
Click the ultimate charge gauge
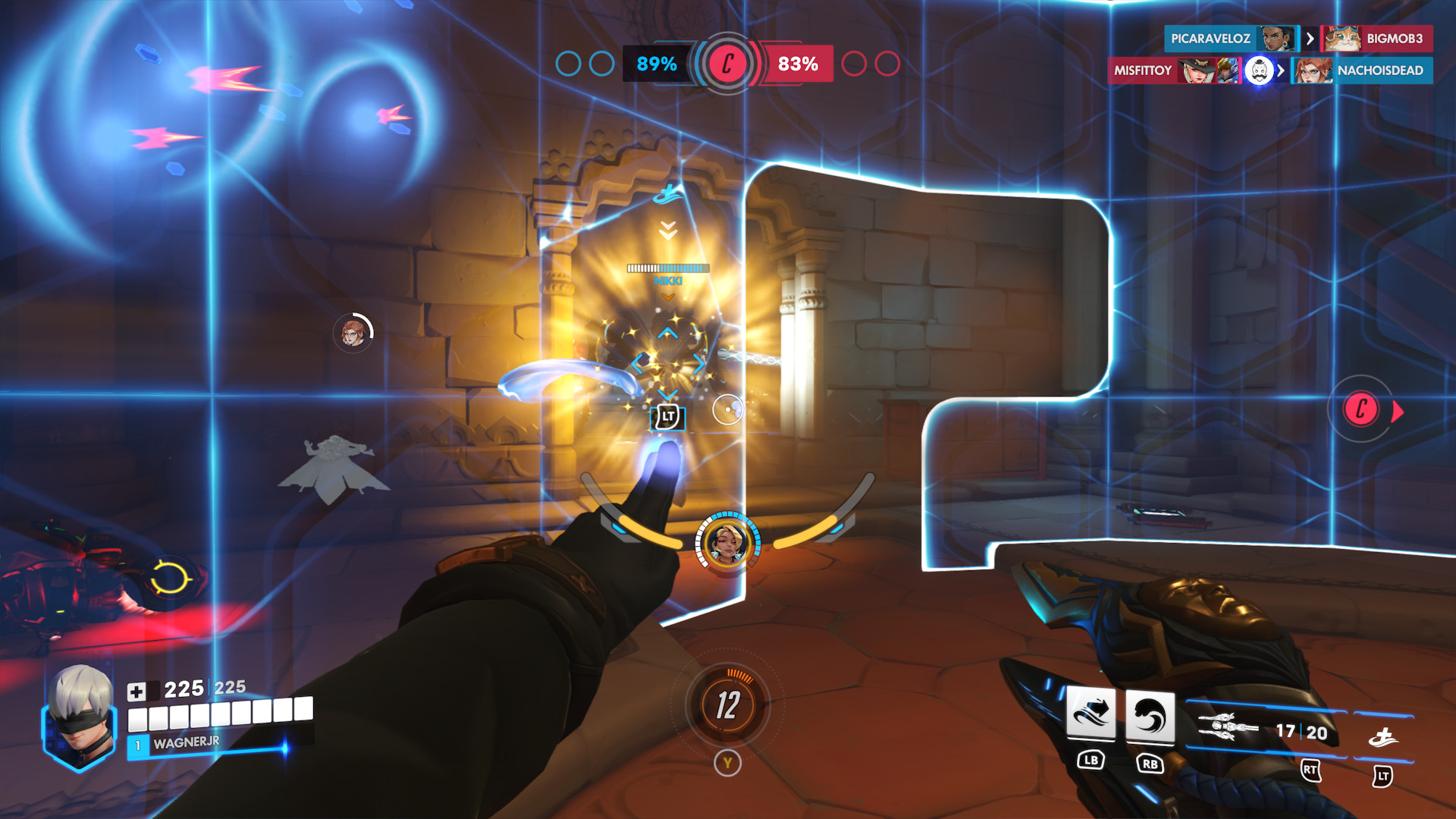pos(727,705)
